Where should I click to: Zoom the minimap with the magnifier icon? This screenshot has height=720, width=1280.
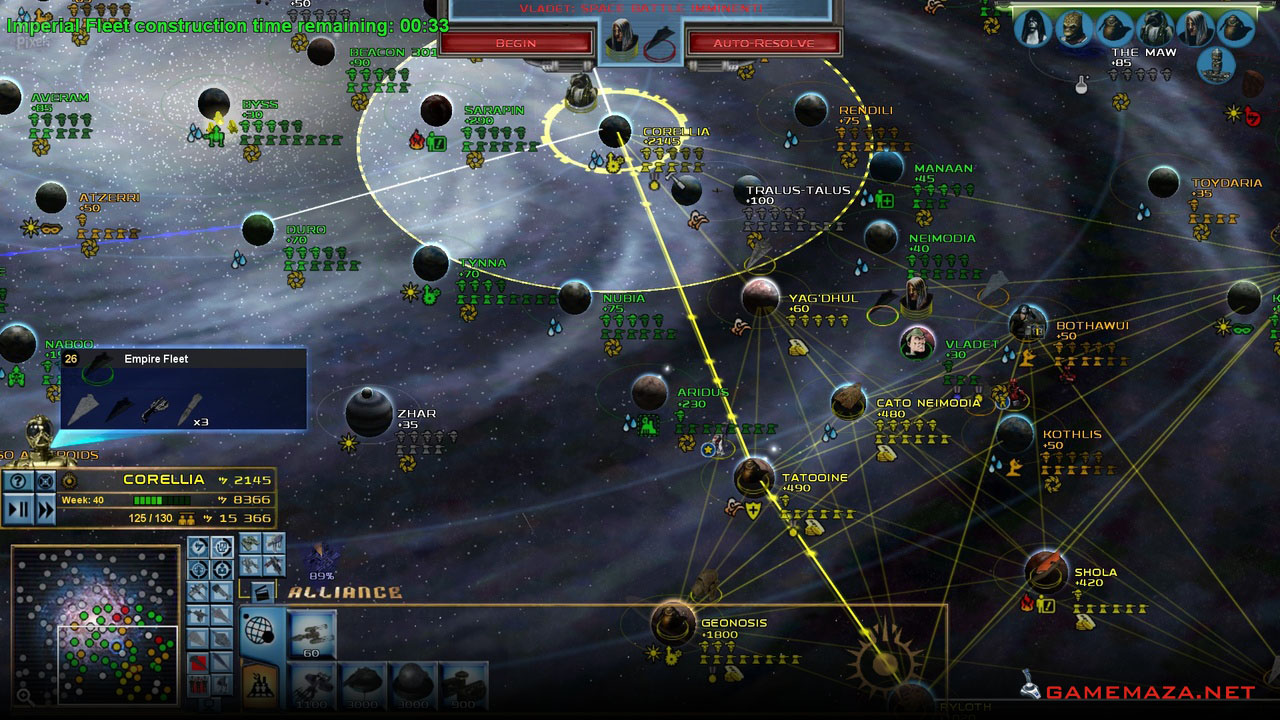click(22, 697)
